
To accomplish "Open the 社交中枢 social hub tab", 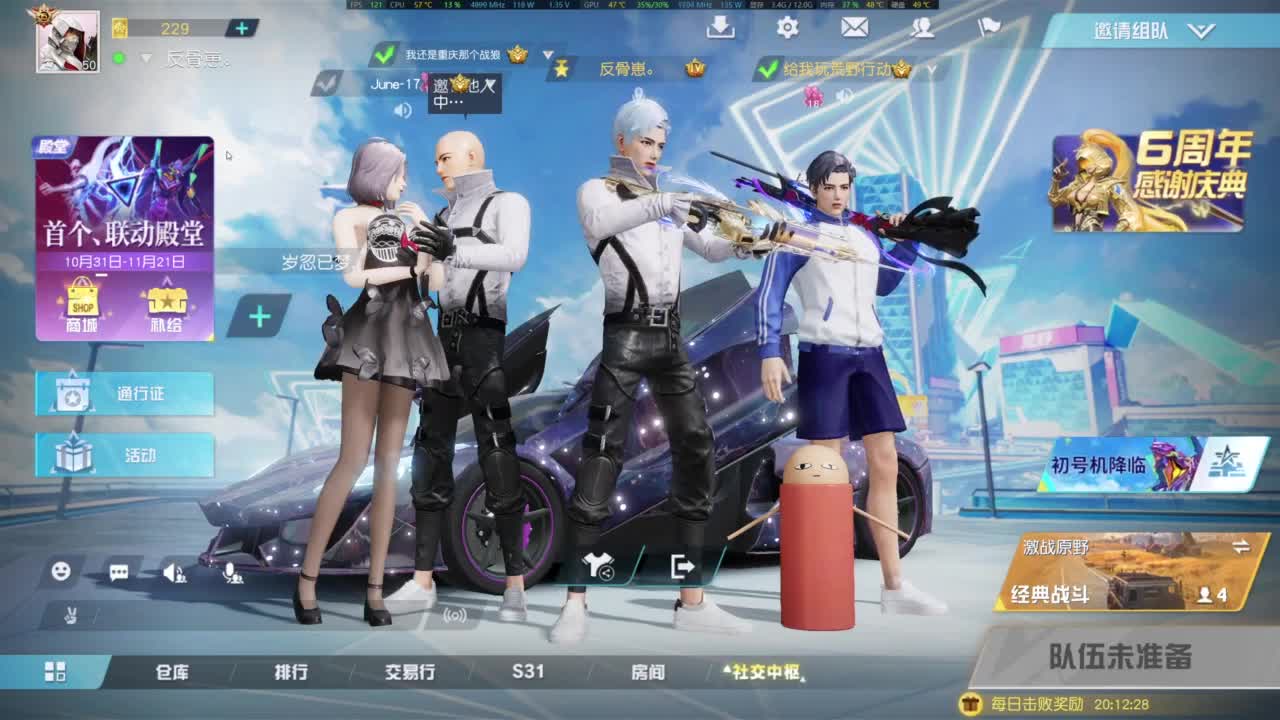I will (768, 673).
